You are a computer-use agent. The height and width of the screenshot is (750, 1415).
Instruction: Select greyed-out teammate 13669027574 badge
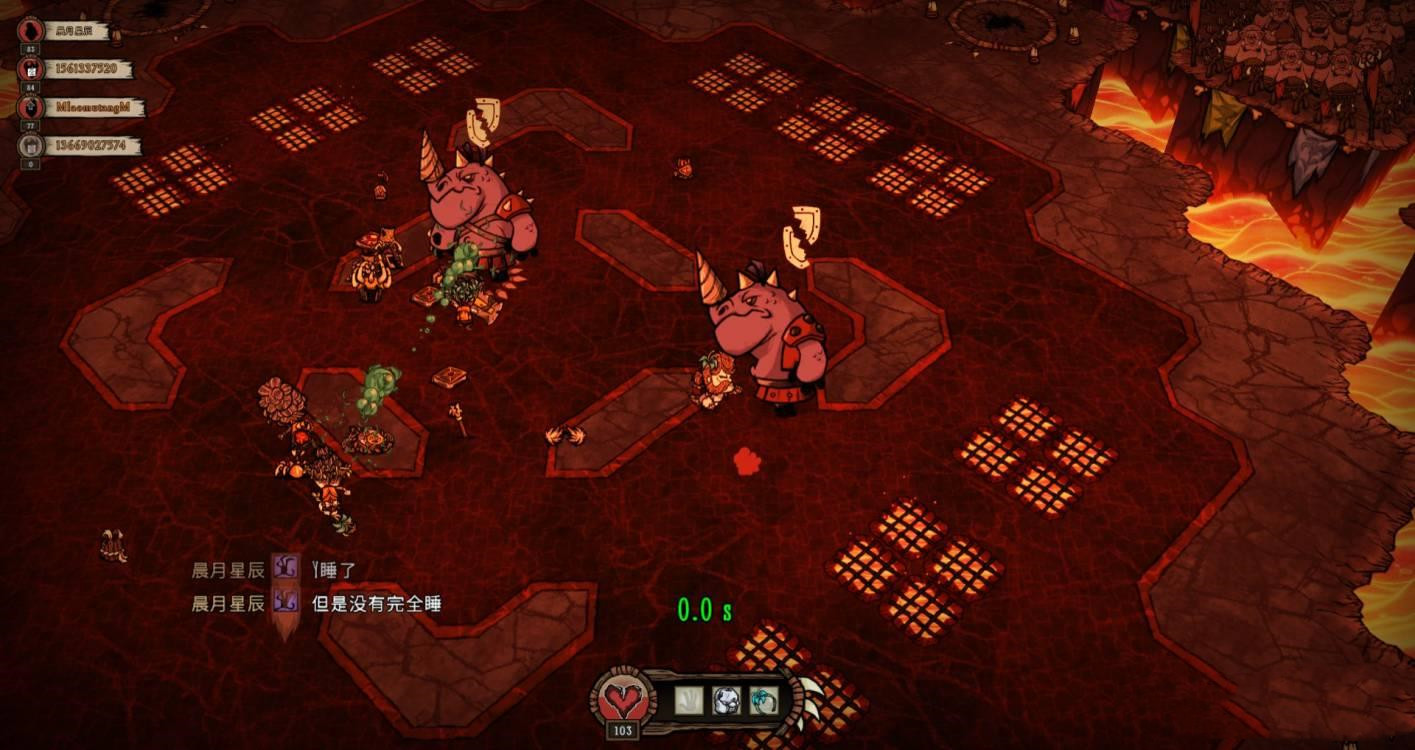[29, 146]
